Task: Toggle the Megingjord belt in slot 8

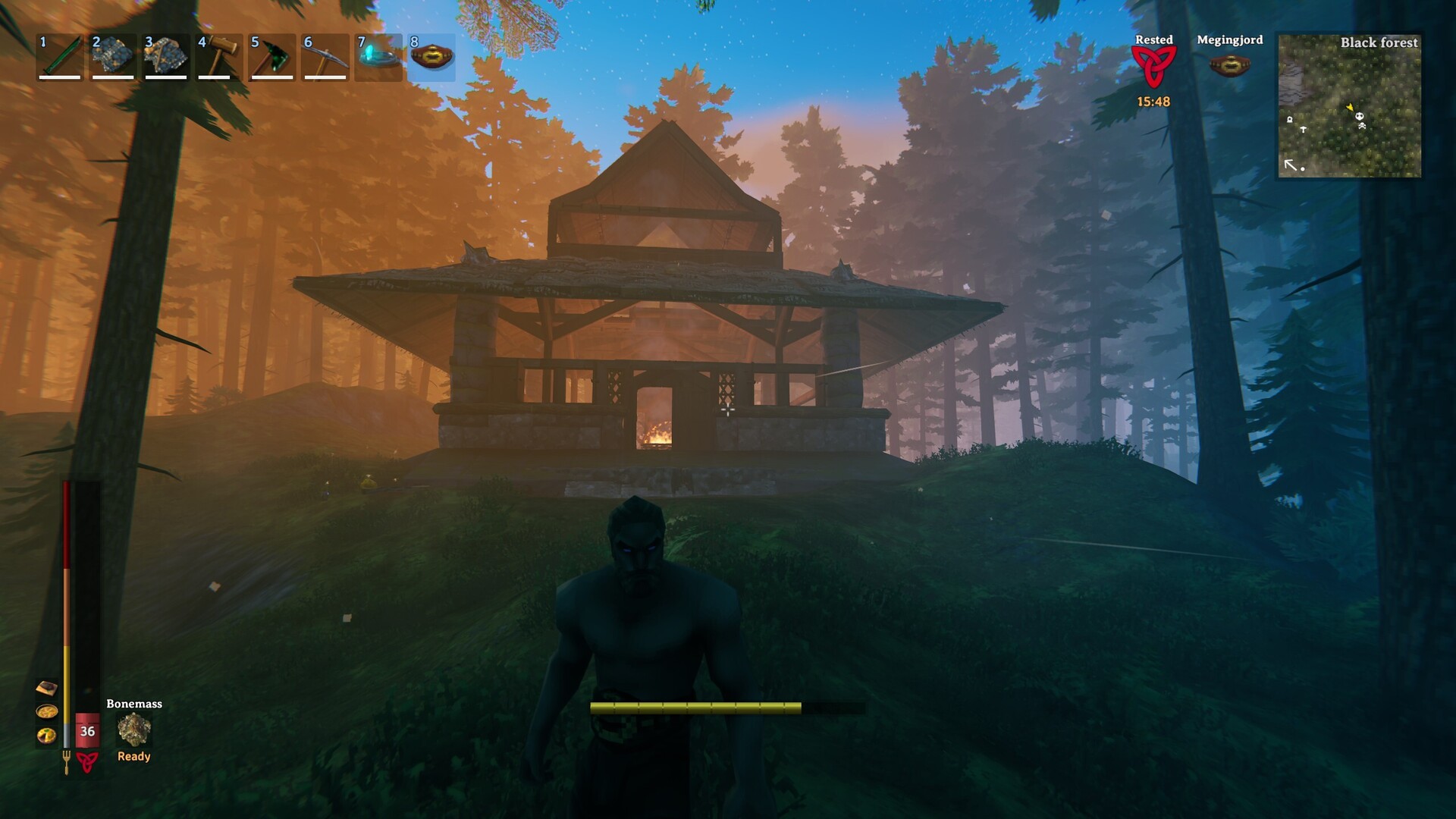Action: 431,56
